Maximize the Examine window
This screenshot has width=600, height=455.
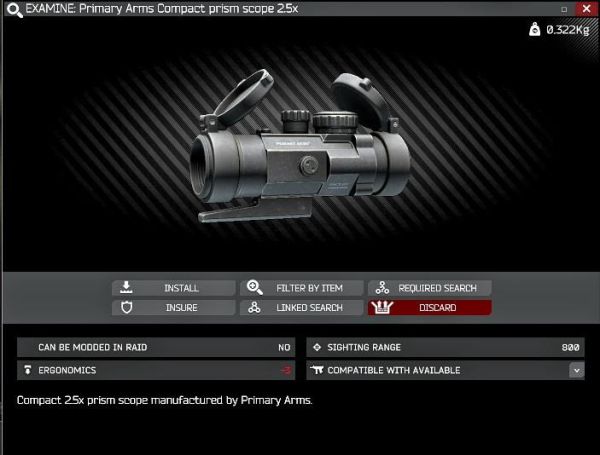563,8
